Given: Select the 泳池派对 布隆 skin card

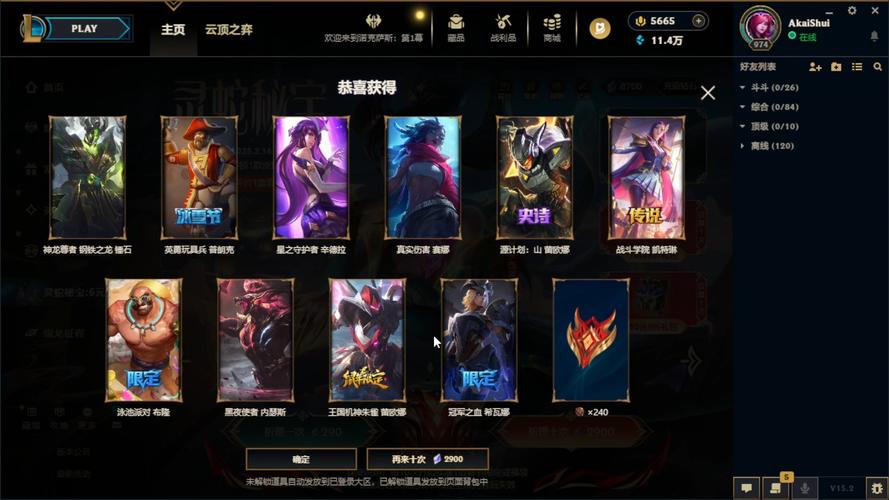Looking at the screenshot, I should click(143, 340).
